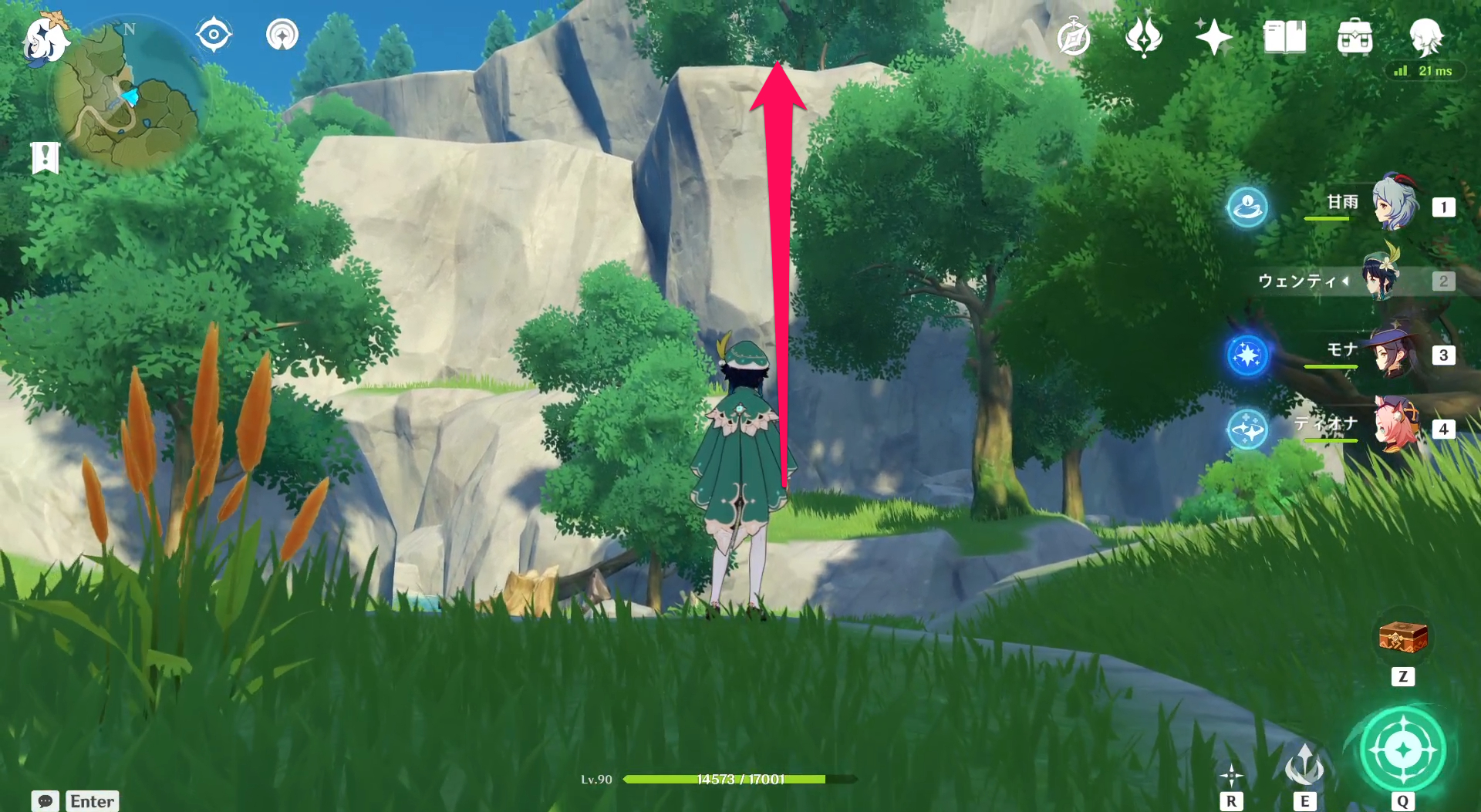Click the beacon icon beside the eye icon

282,33
